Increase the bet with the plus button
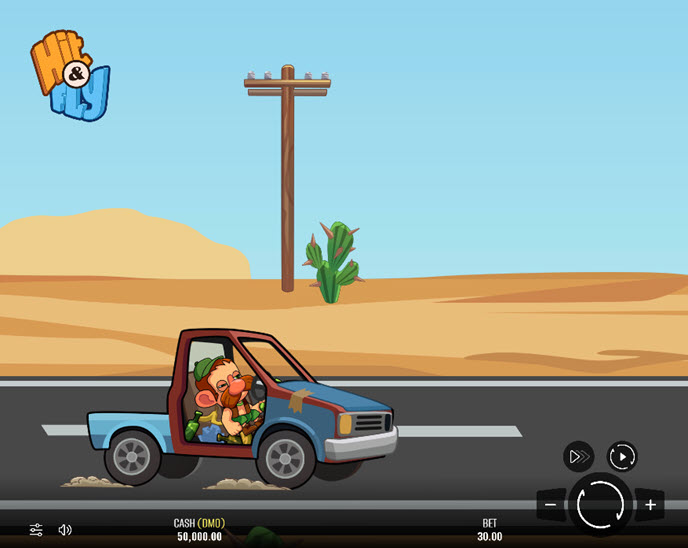 649,505
